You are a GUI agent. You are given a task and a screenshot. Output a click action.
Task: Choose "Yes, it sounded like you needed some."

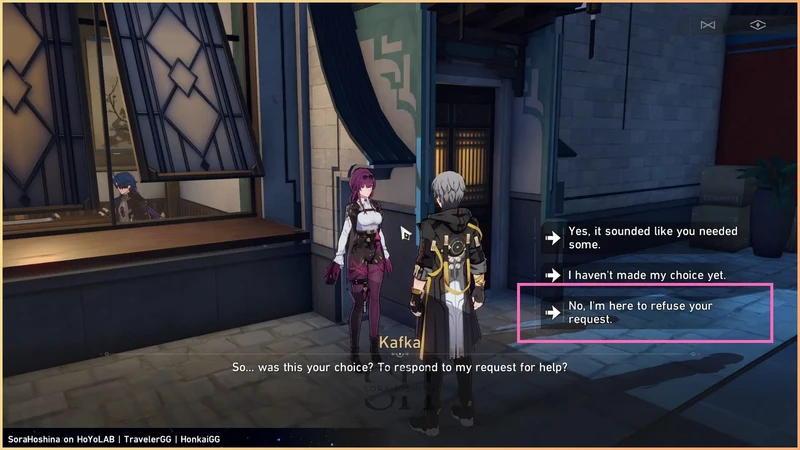point(650,237)
